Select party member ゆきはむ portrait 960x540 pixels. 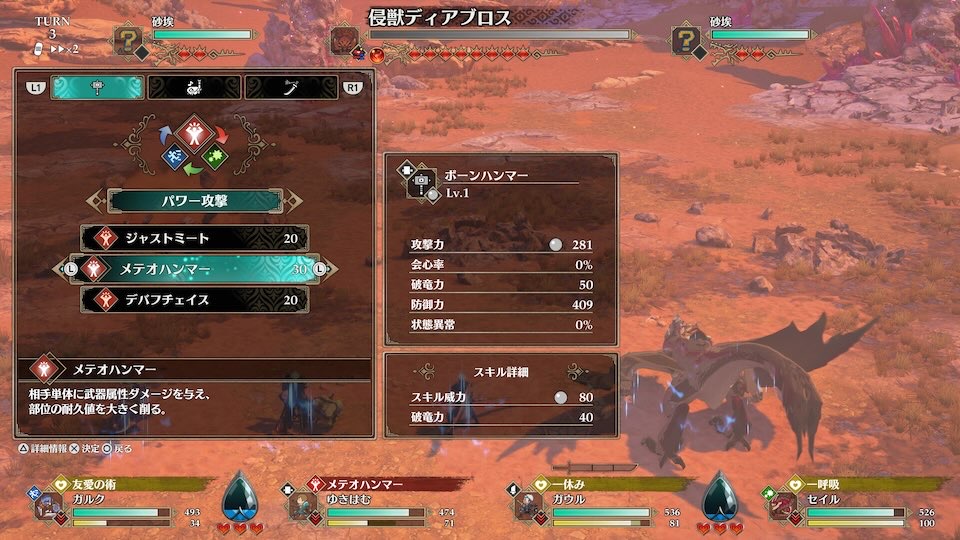tap(302, 506)
